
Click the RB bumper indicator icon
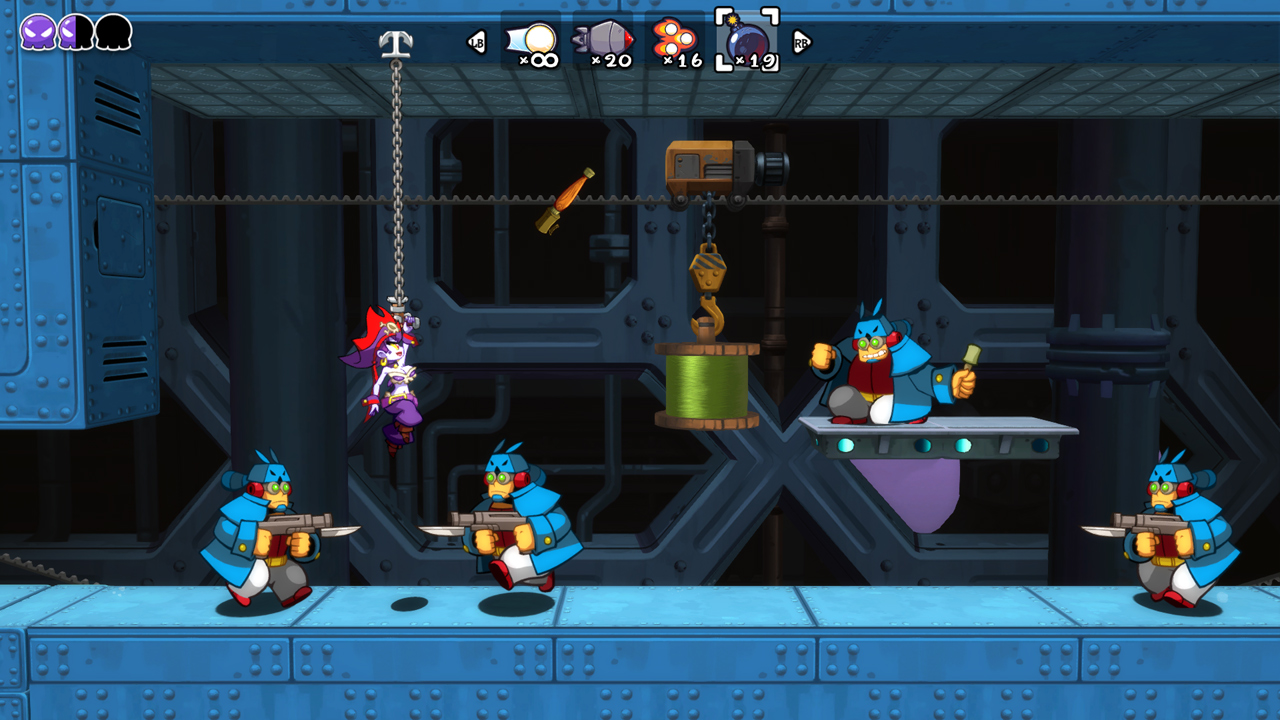[x=800, y=42]
